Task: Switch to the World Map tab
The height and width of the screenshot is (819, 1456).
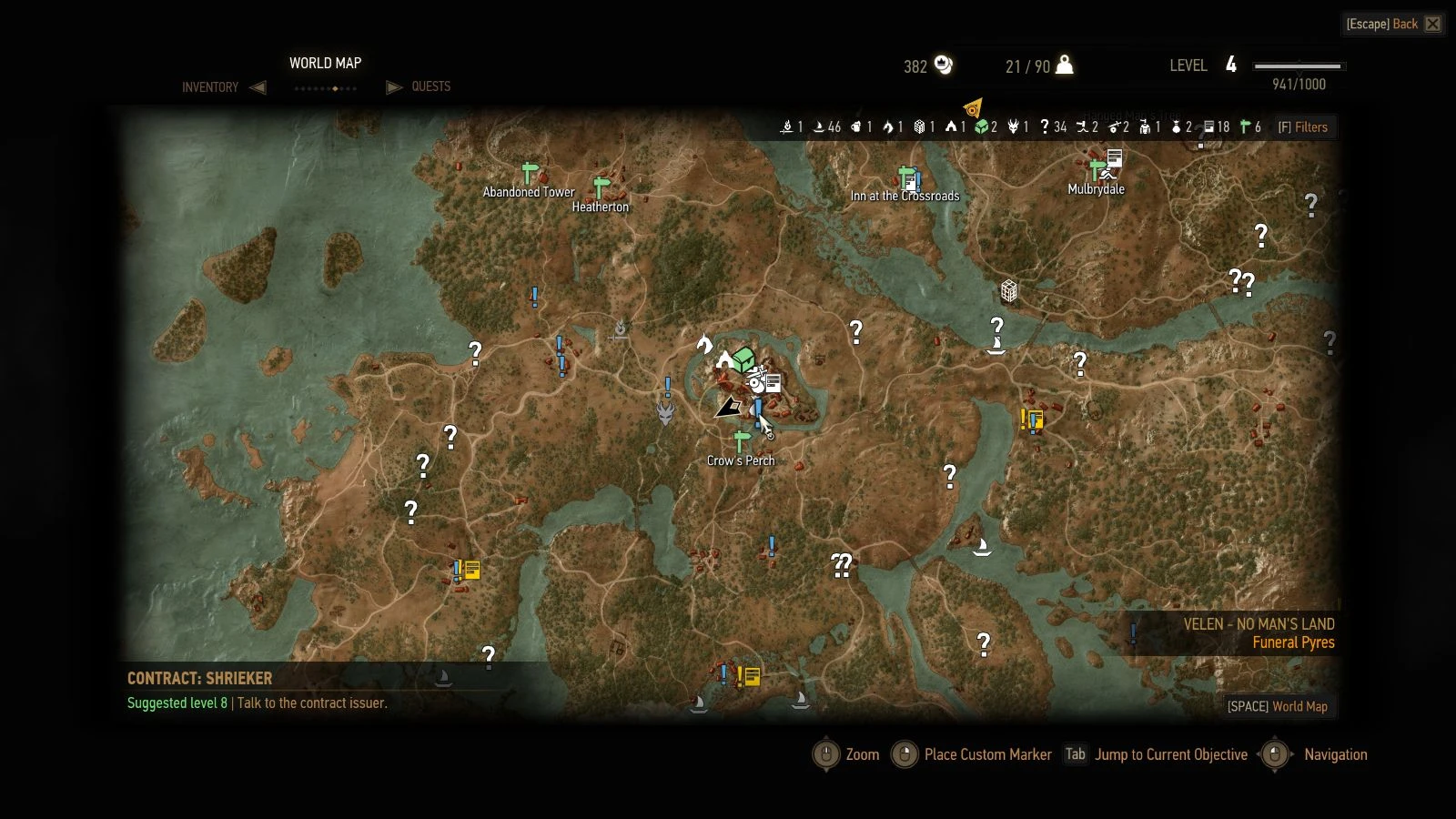Action: (x=325, y=64)
